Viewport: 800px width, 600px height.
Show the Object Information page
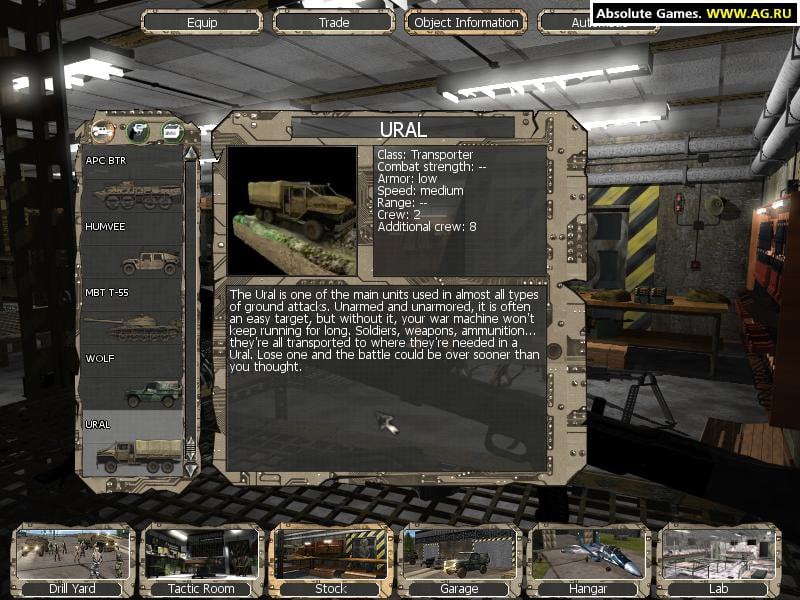click(x=466, y=22)
